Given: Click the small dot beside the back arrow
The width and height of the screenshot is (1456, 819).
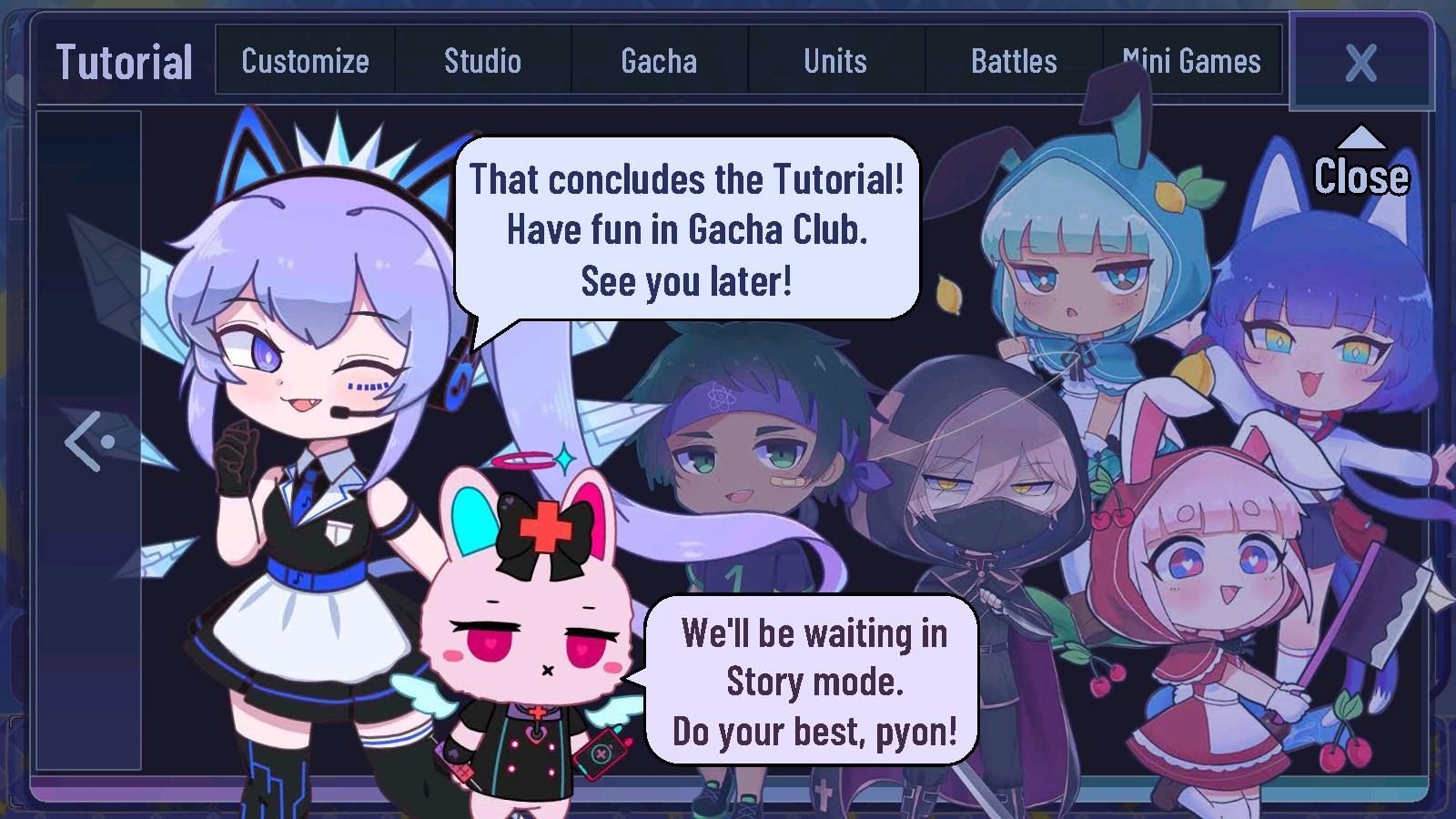Looking at the screenshot, I should pos(106,440).
